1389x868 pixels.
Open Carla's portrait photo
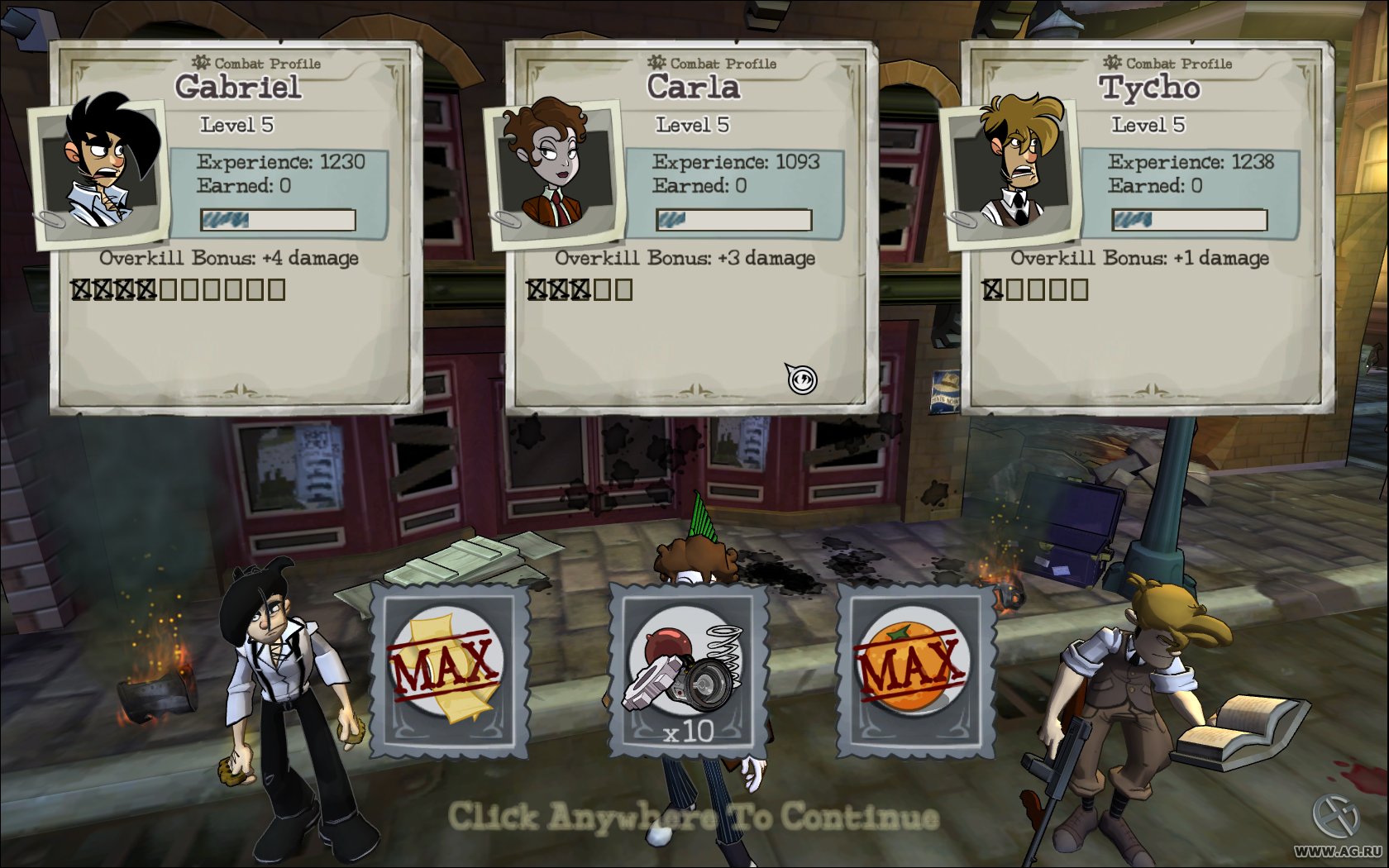[552, 171]
